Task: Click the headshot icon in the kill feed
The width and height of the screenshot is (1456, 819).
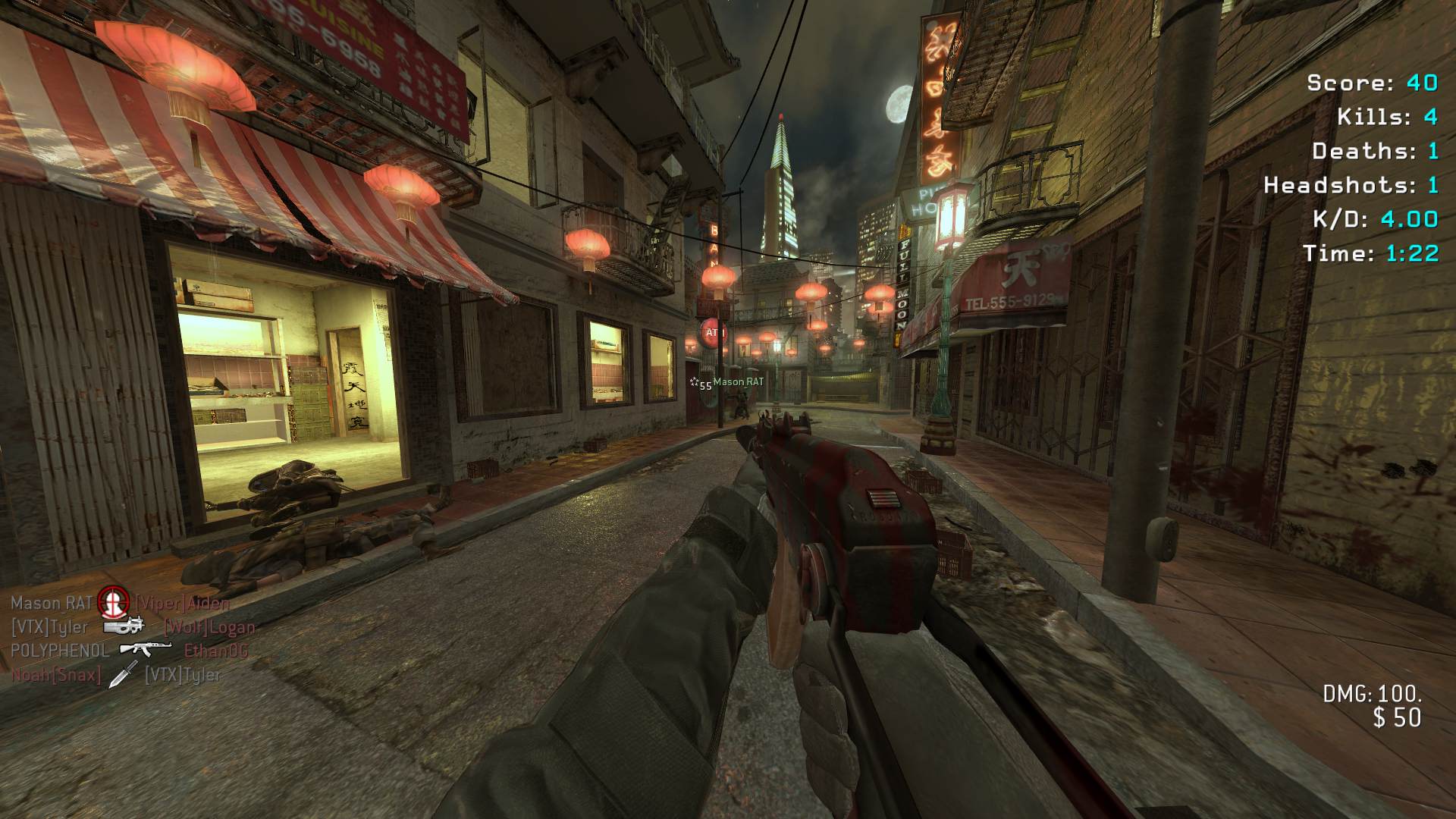Action: (x=113, y=603)
